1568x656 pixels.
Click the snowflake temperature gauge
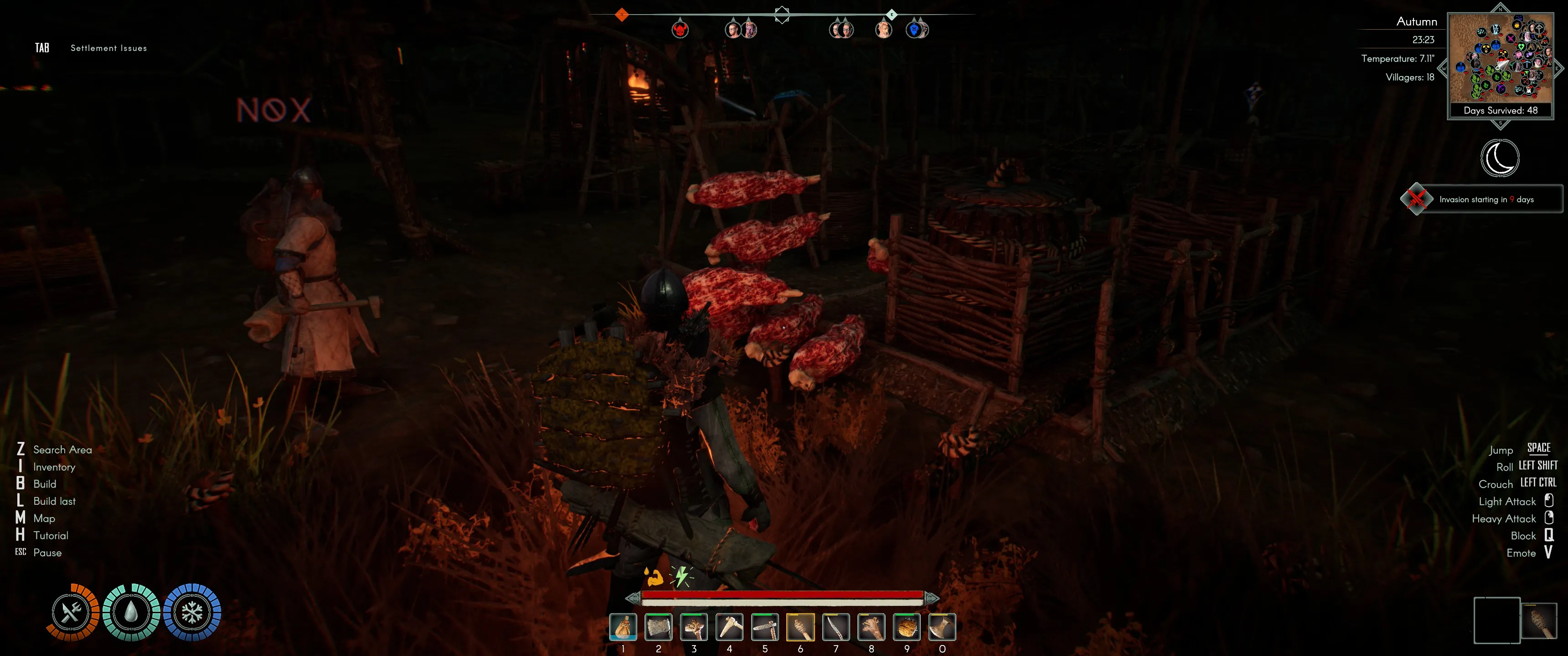192,612
